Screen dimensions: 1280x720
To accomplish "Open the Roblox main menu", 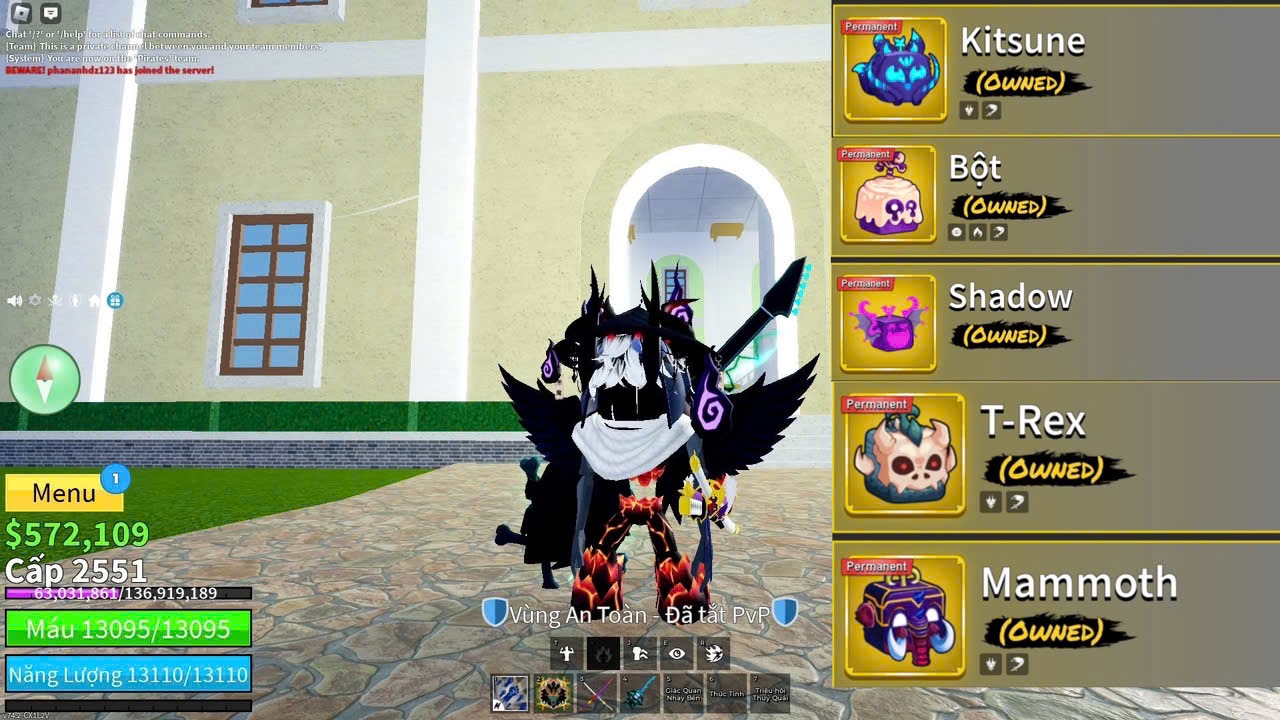I will 21,13.
